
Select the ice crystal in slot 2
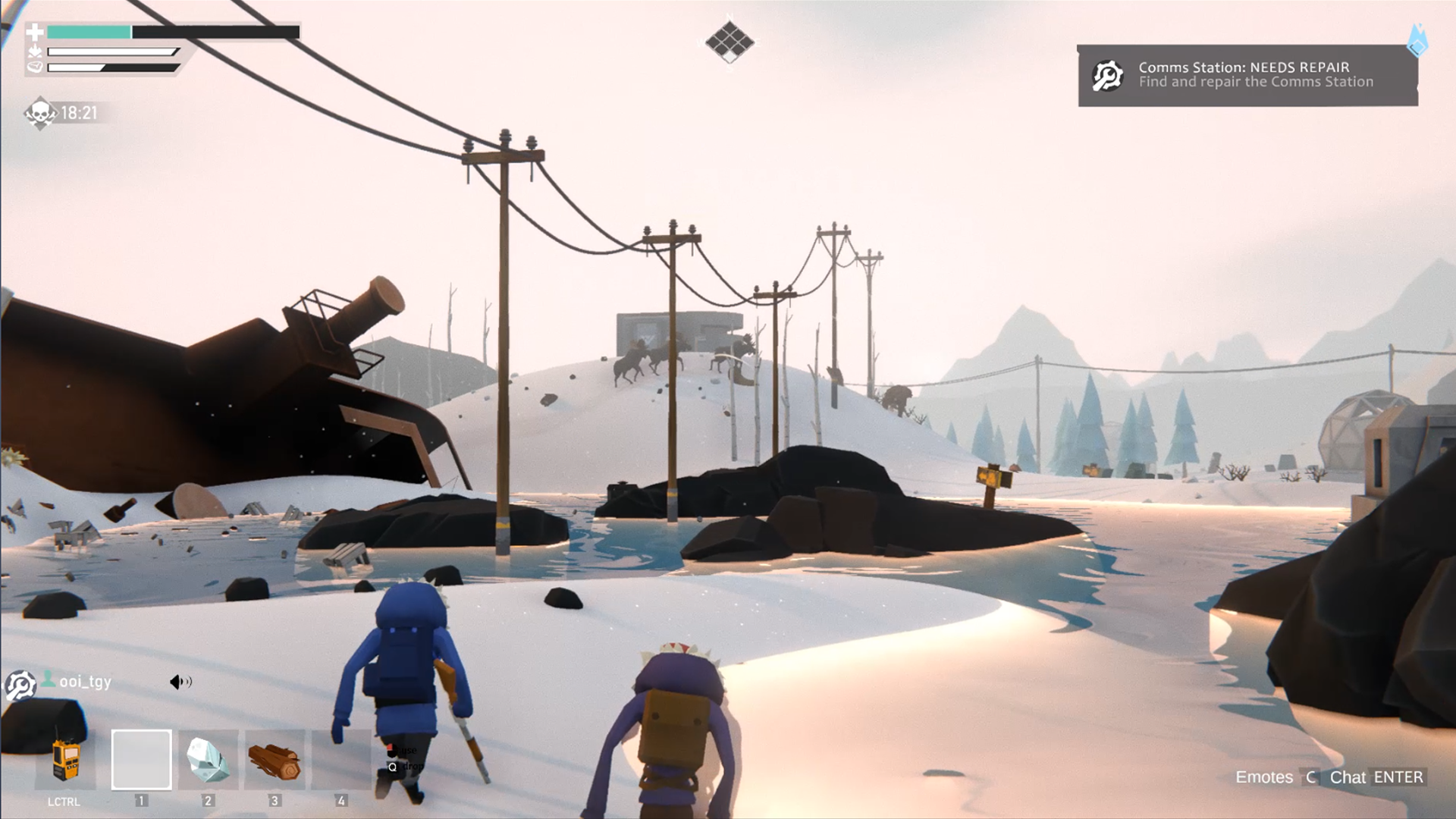click(208, 760)
